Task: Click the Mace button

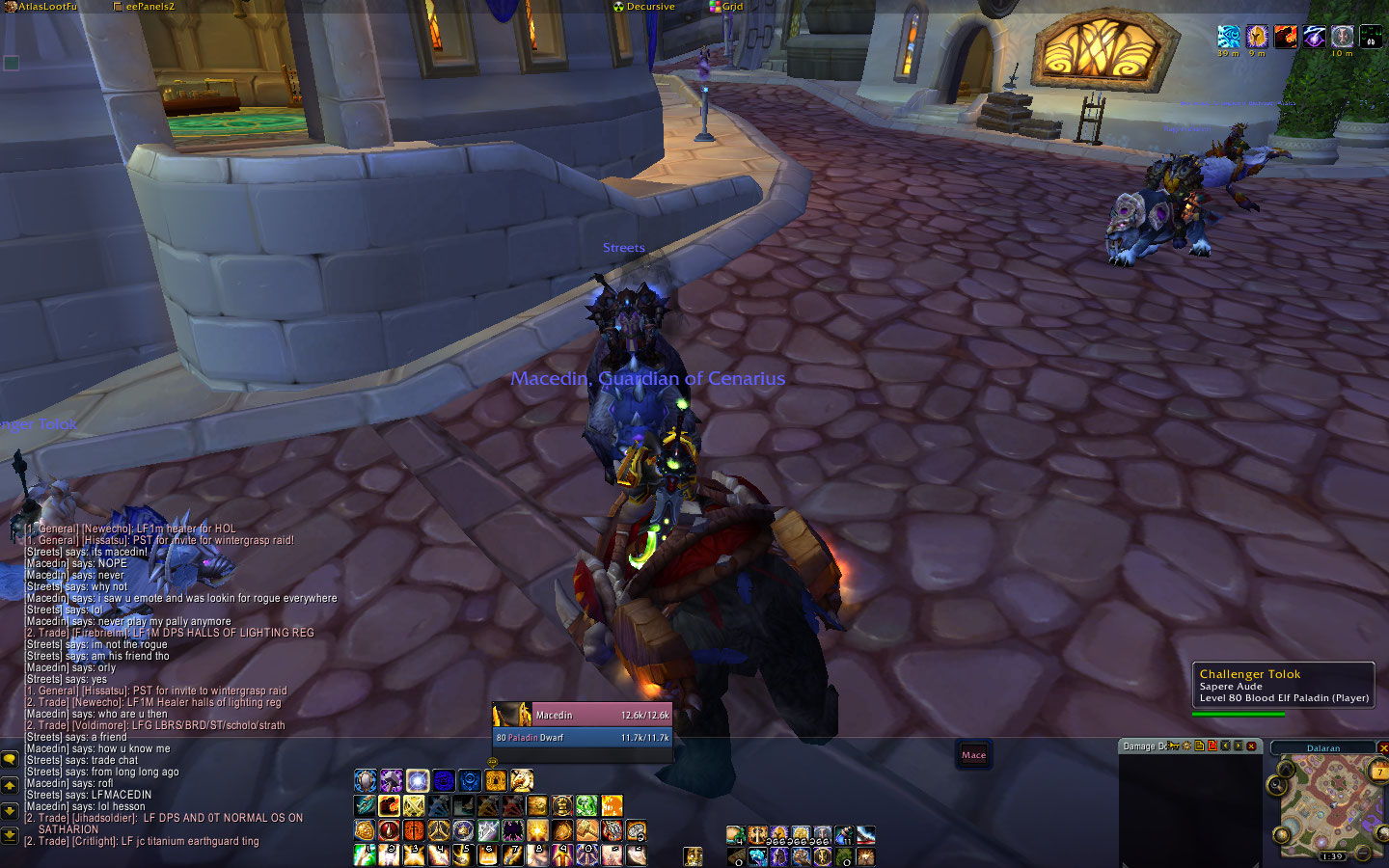Action: pos(973,755)
